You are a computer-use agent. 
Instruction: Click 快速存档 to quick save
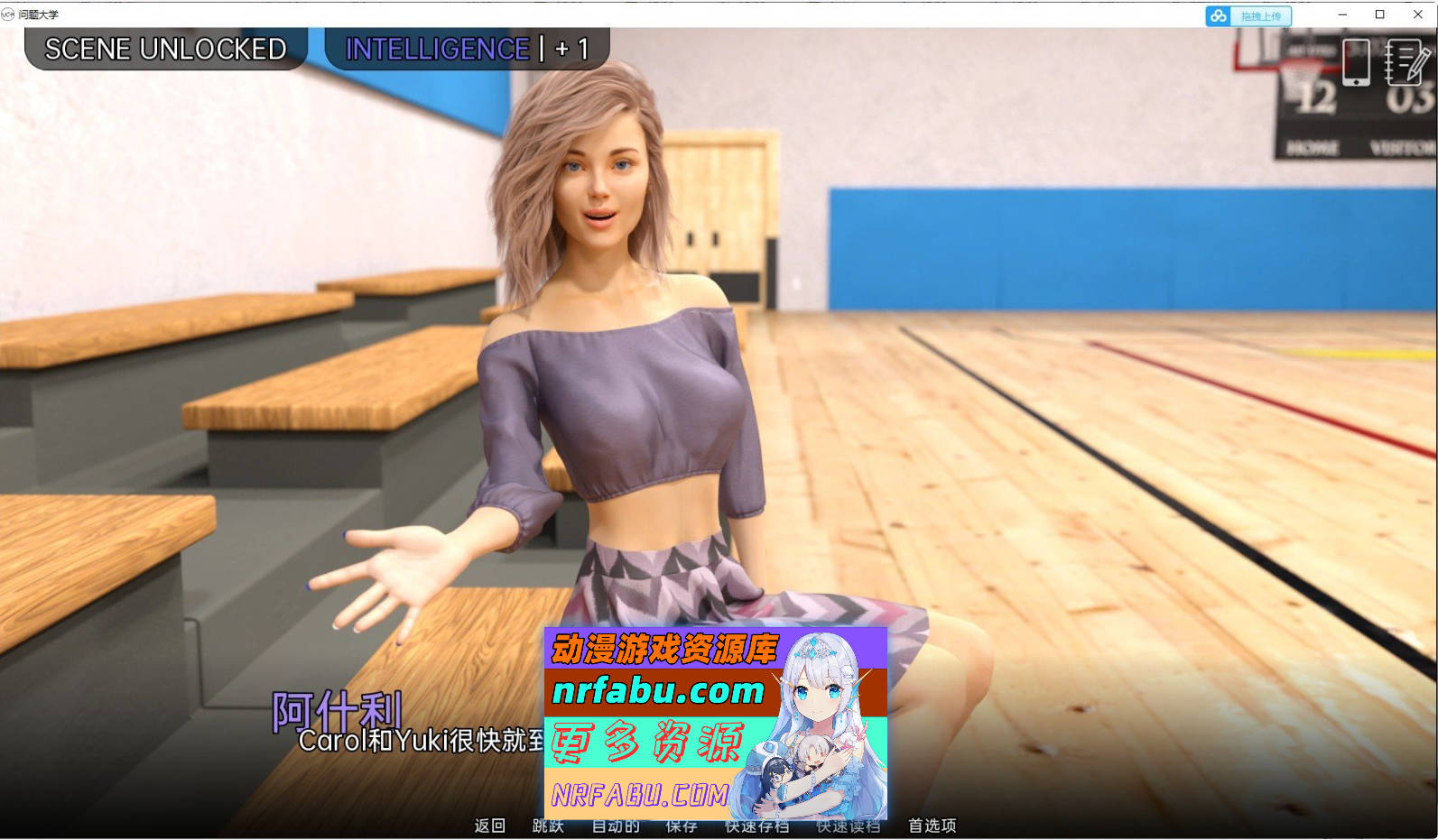pyautogui.click(x=755, y=826)
